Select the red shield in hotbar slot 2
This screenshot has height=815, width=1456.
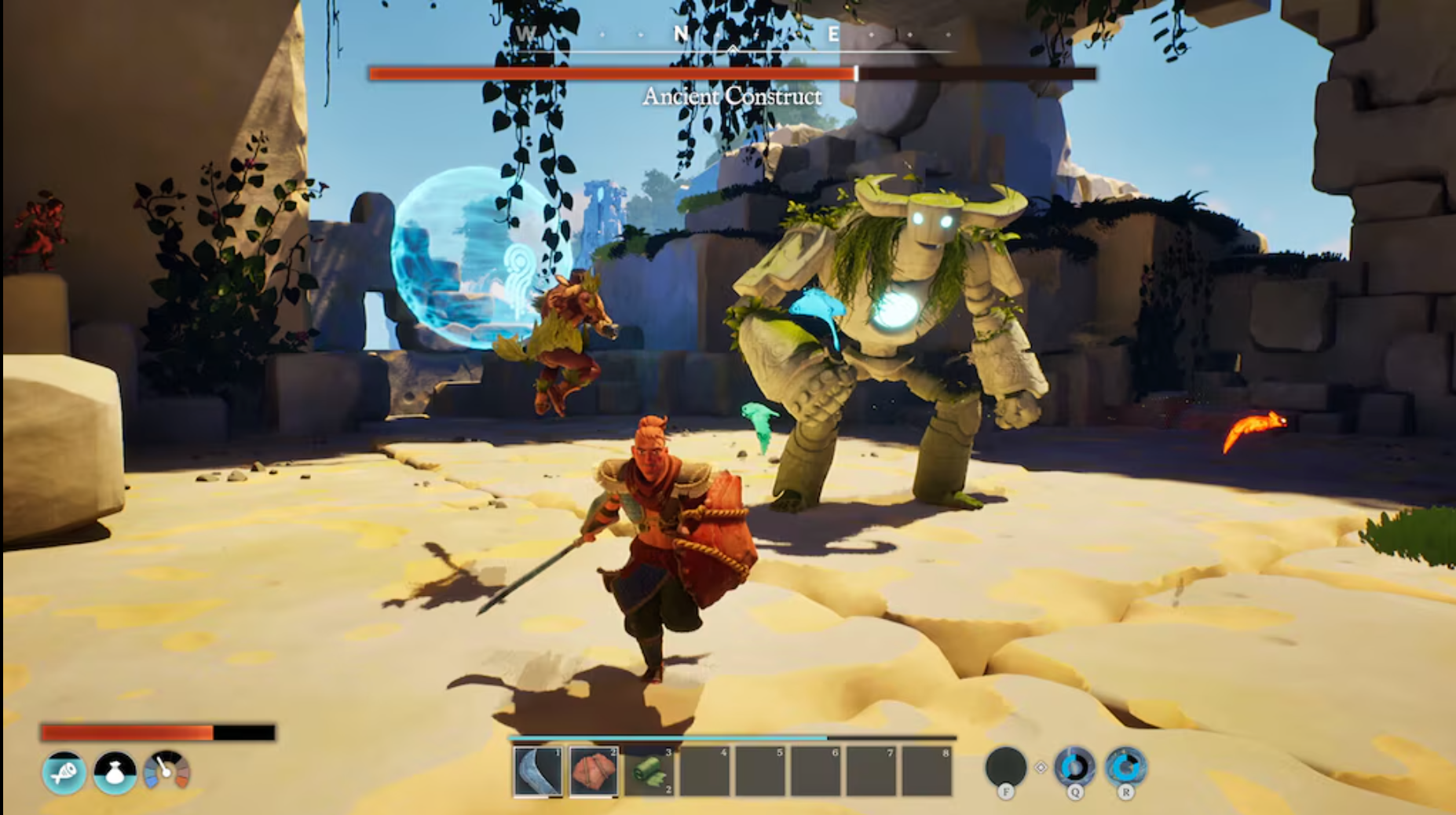click(x=594, y=771)
